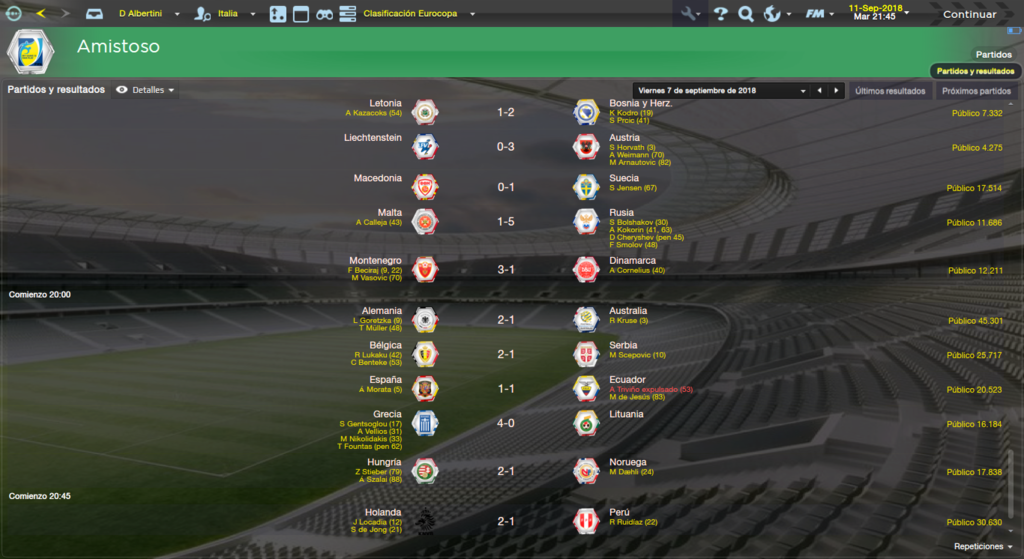Image resolution: width=1024 pixels, height=559 pixels.
Task: Go back with the yellow arrow
Action: pyautogui.click(x=41, y=14)
